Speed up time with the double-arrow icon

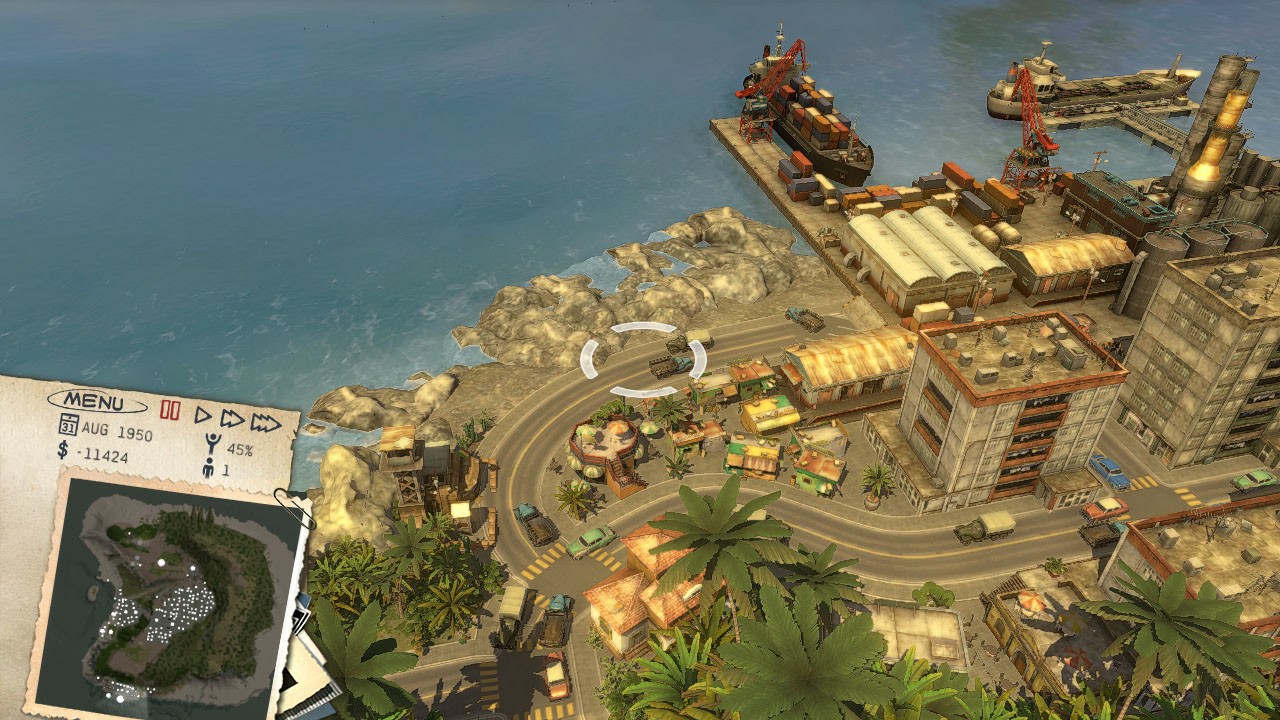232,421
